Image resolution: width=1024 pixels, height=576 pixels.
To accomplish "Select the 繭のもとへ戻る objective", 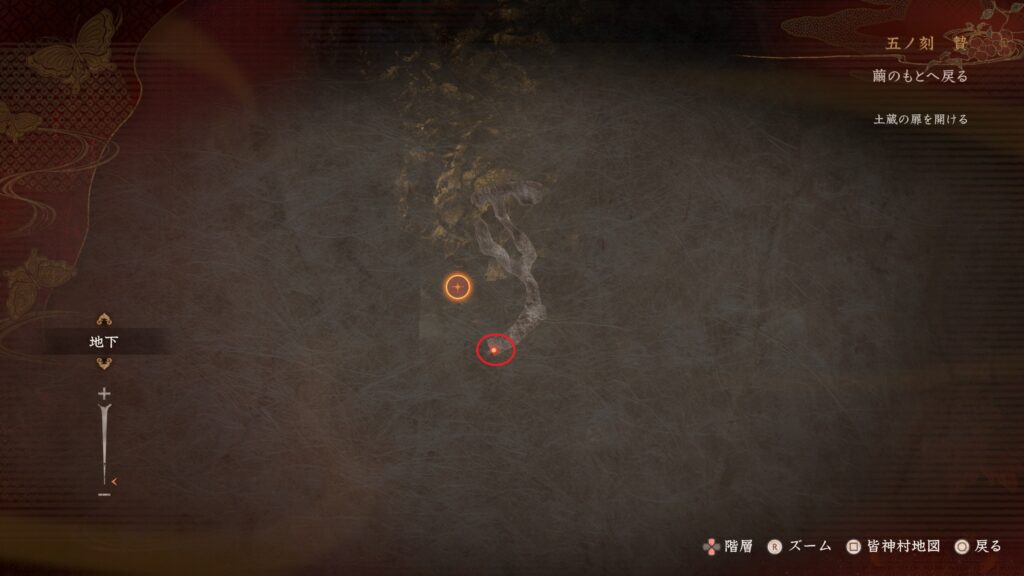I will (x=919, y=77).
